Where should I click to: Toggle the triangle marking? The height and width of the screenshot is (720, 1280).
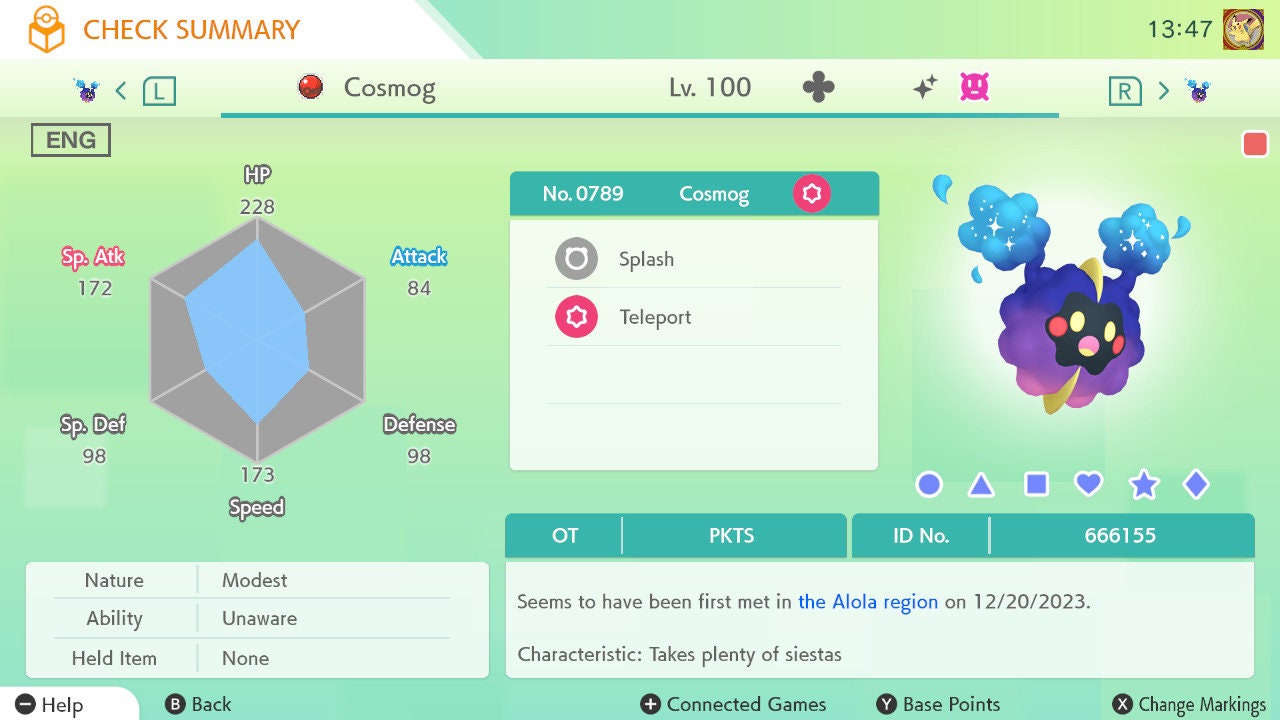tap(982, 485)
